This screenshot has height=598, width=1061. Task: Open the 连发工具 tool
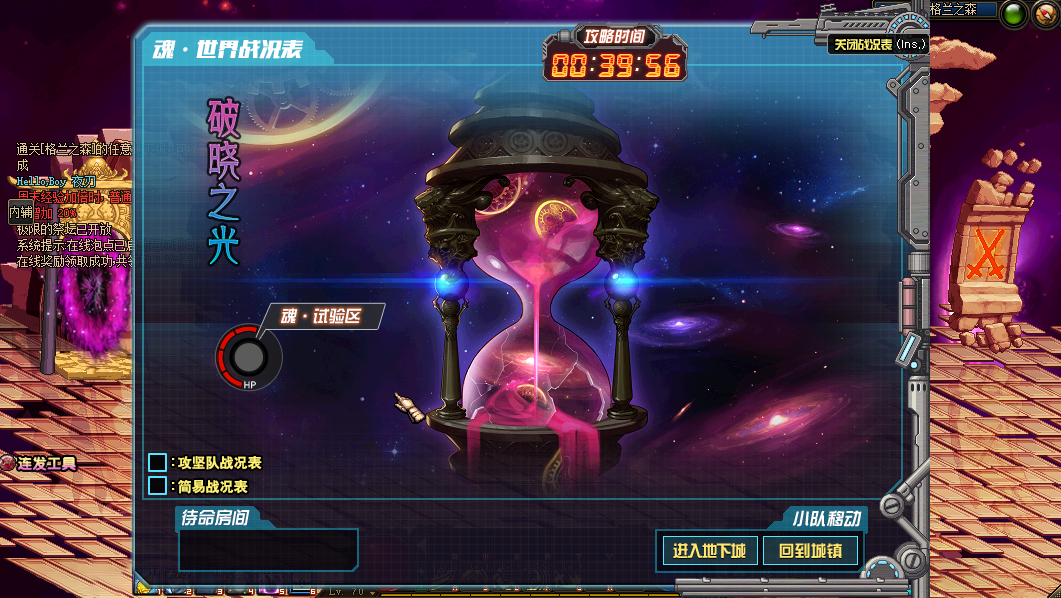38,464
